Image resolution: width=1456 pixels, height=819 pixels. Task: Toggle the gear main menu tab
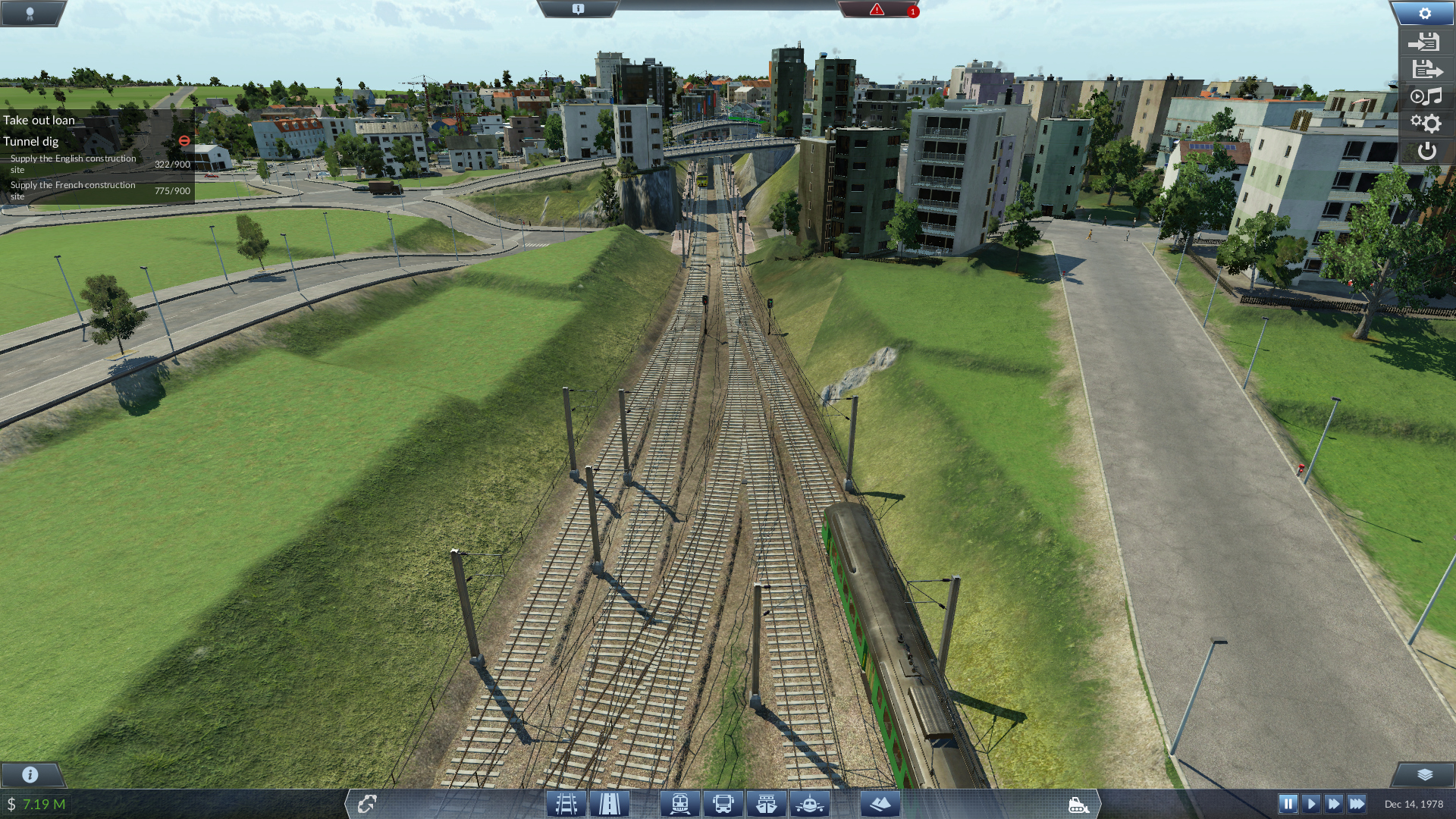coord(1424,13)
